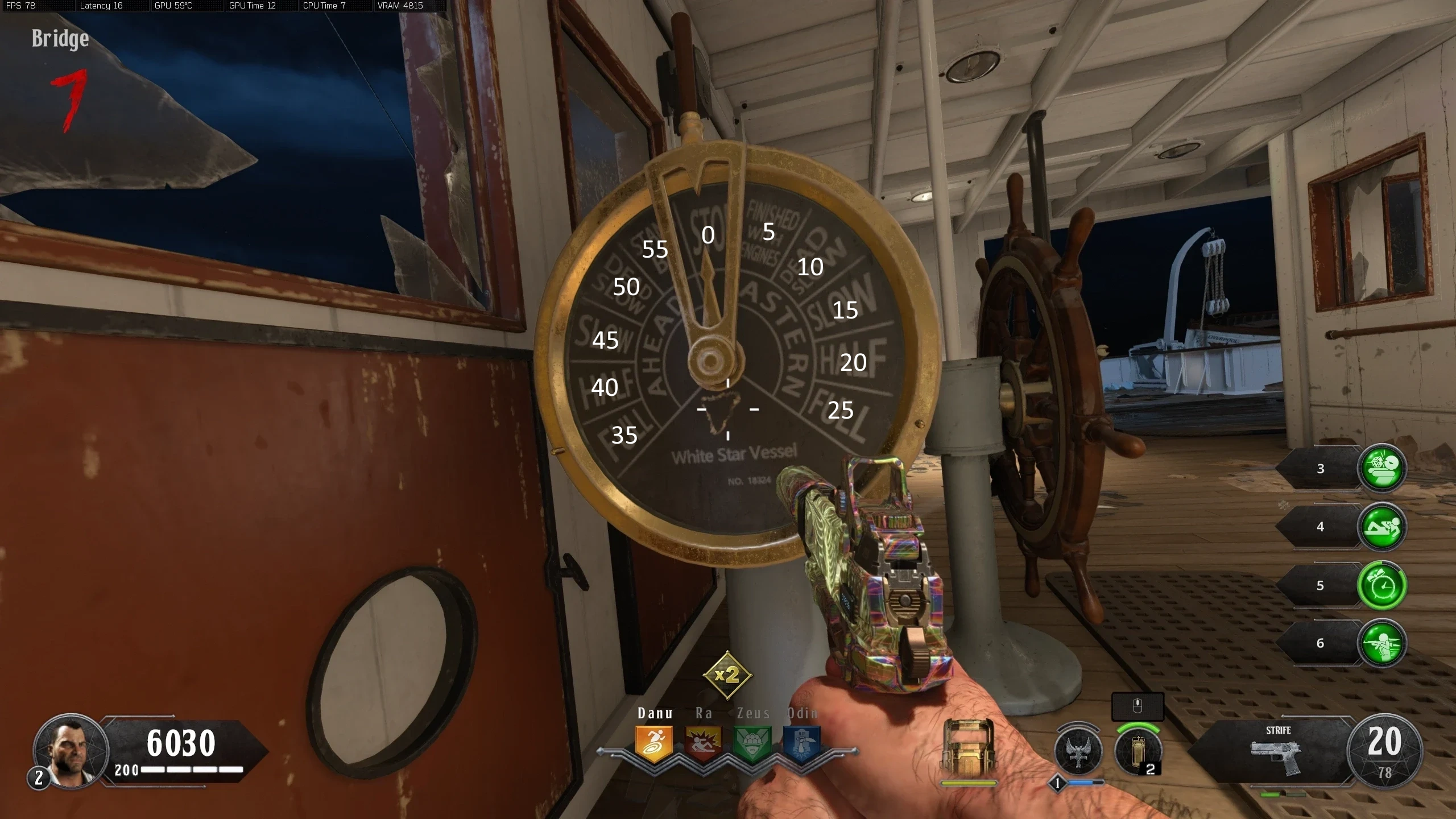Select the green Zeus perk icon
Image resolution: width=1456 pixels, height=819 pixels.
click(752, 743)
